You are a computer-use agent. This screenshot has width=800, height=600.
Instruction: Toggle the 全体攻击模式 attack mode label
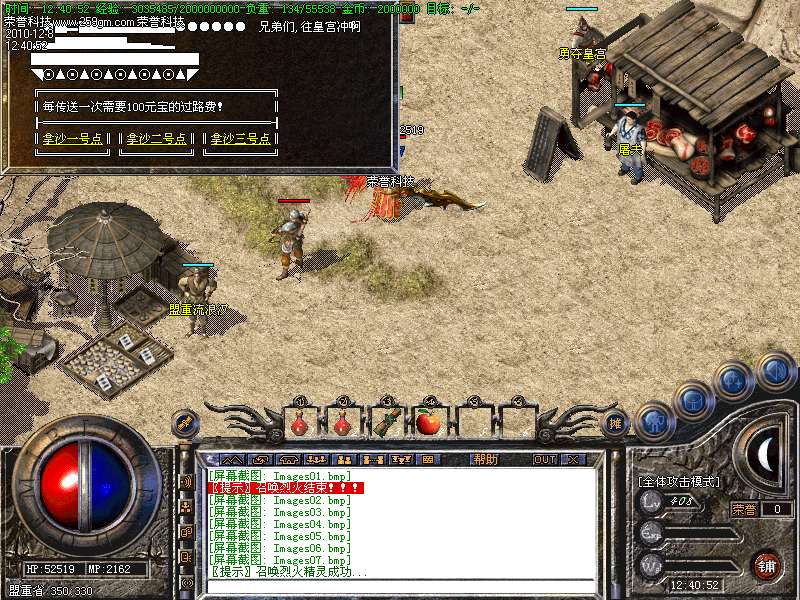pyautogui.click(x=679, y=481)
